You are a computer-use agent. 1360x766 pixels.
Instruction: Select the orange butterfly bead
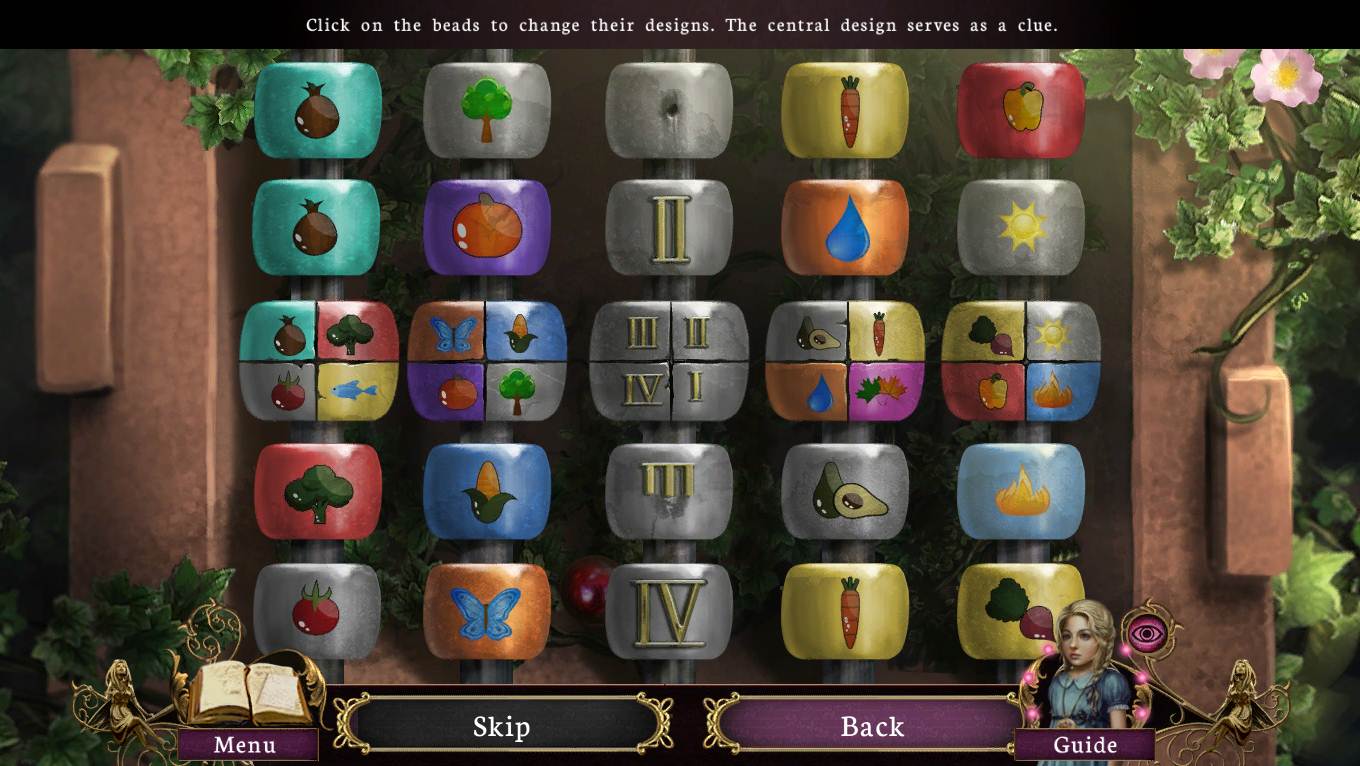(x=487, y=611)
